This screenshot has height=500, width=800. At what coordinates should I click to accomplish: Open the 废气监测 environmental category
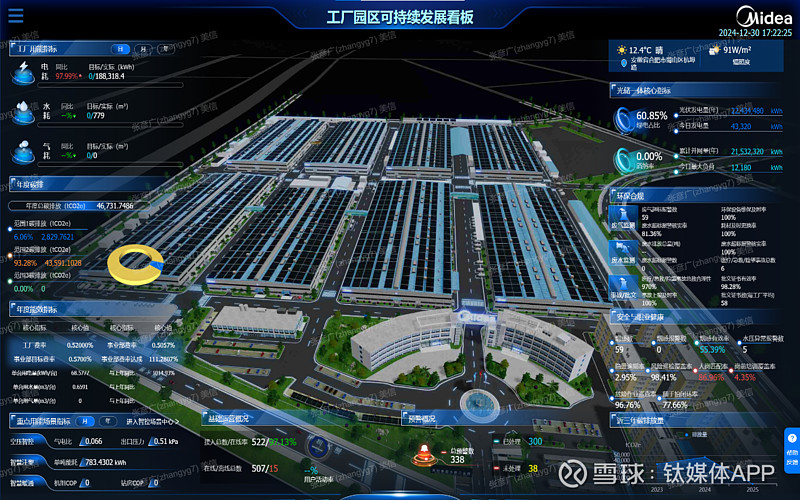point(623,220)
